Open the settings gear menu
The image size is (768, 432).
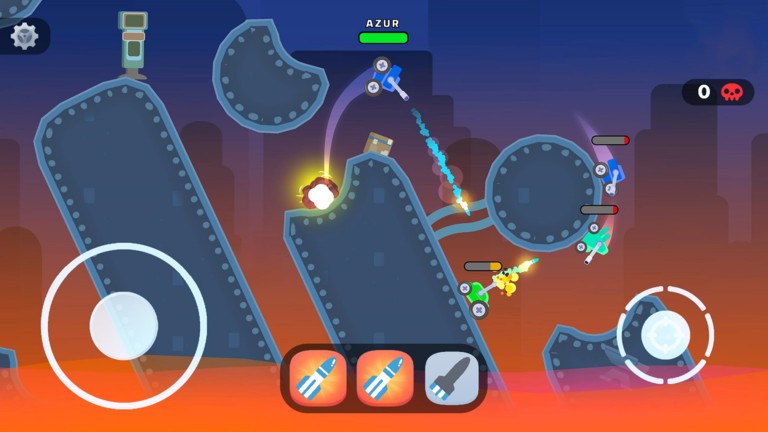coord(24,36)
